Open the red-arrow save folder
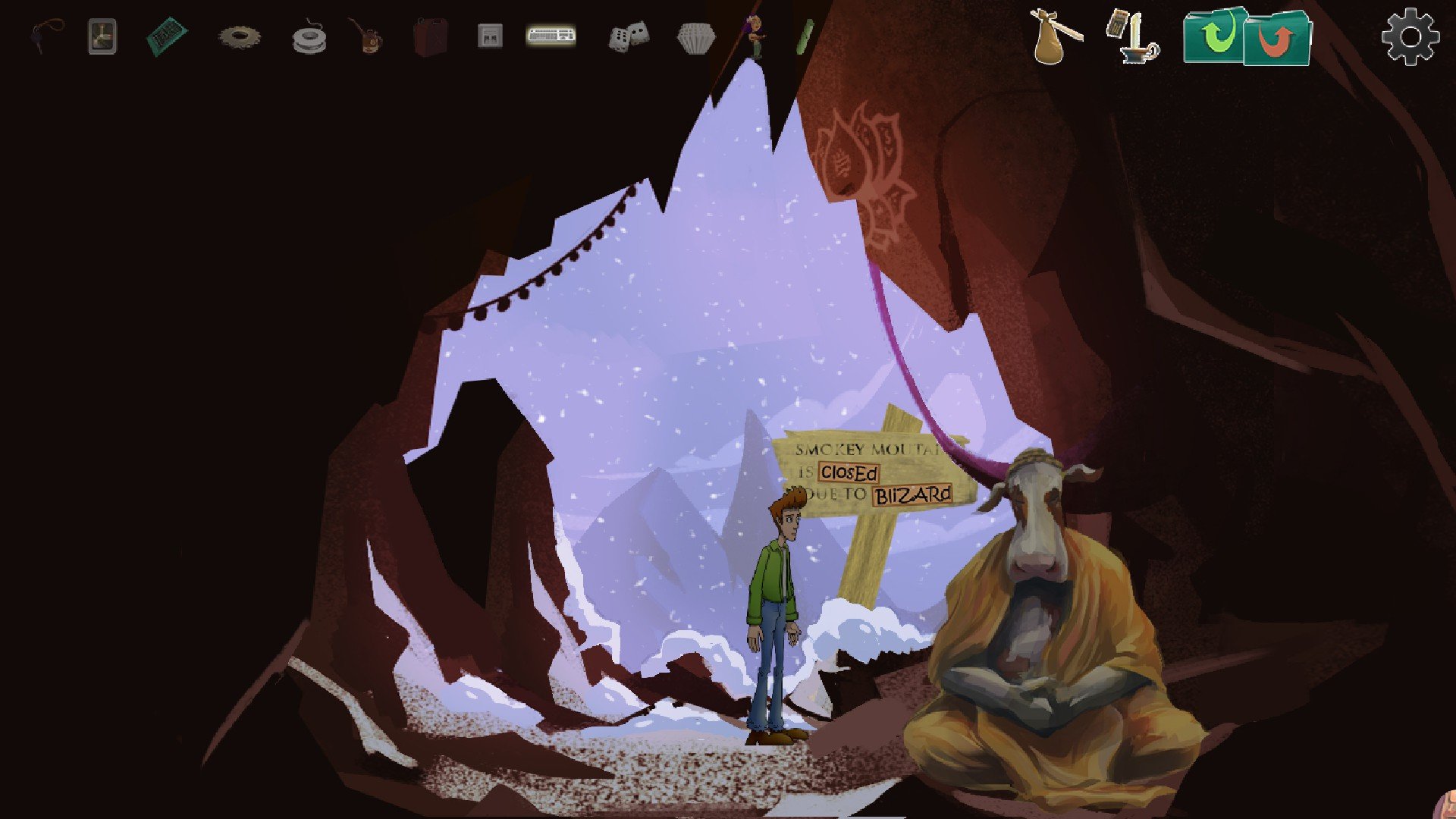Image resolution: width=1456 pixels, height=819 pixels. tap(1279, 38)
